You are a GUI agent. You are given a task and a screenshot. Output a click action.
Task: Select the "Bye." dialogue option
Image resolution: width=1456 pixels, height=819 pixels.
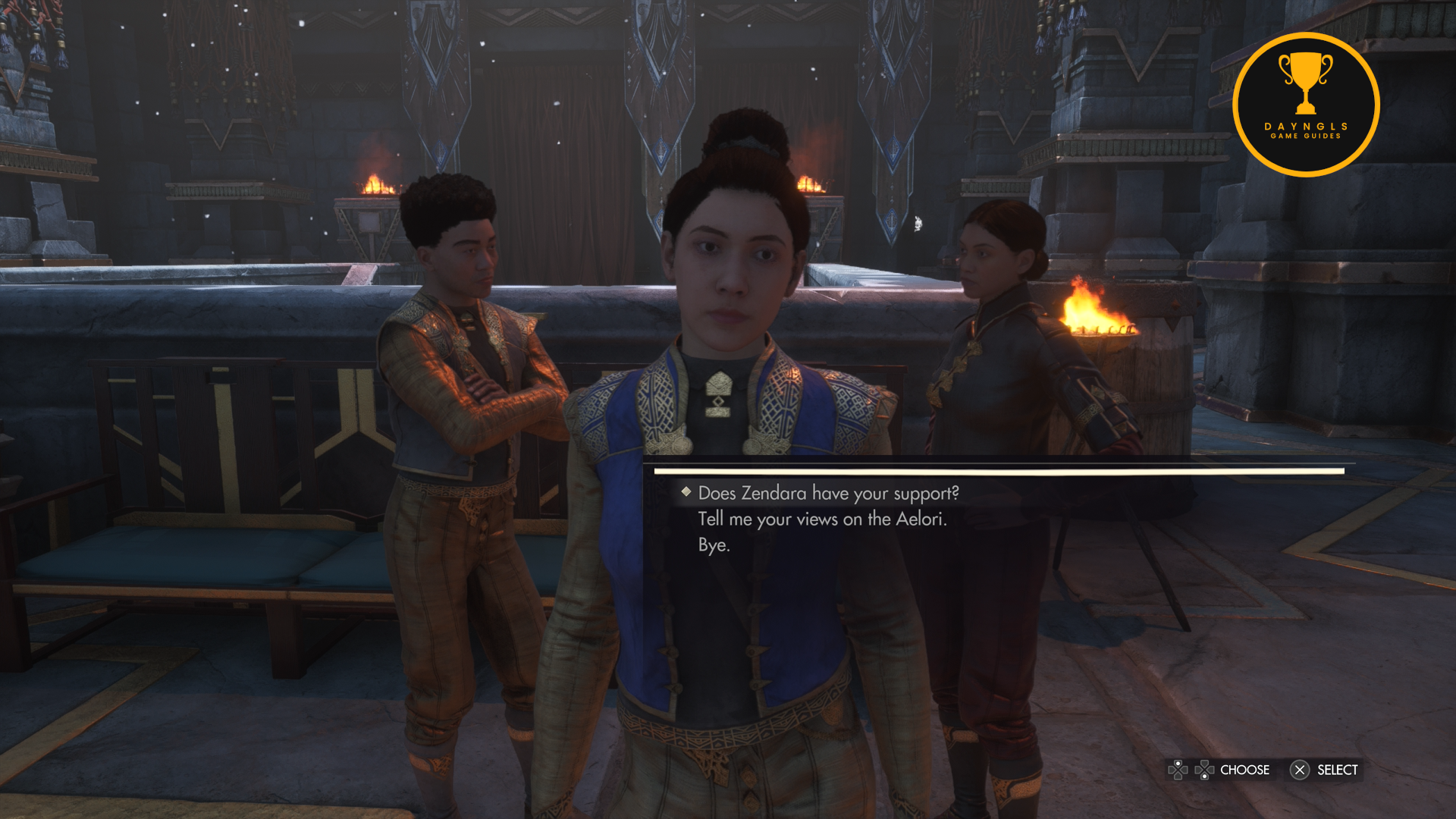(714, 545)
